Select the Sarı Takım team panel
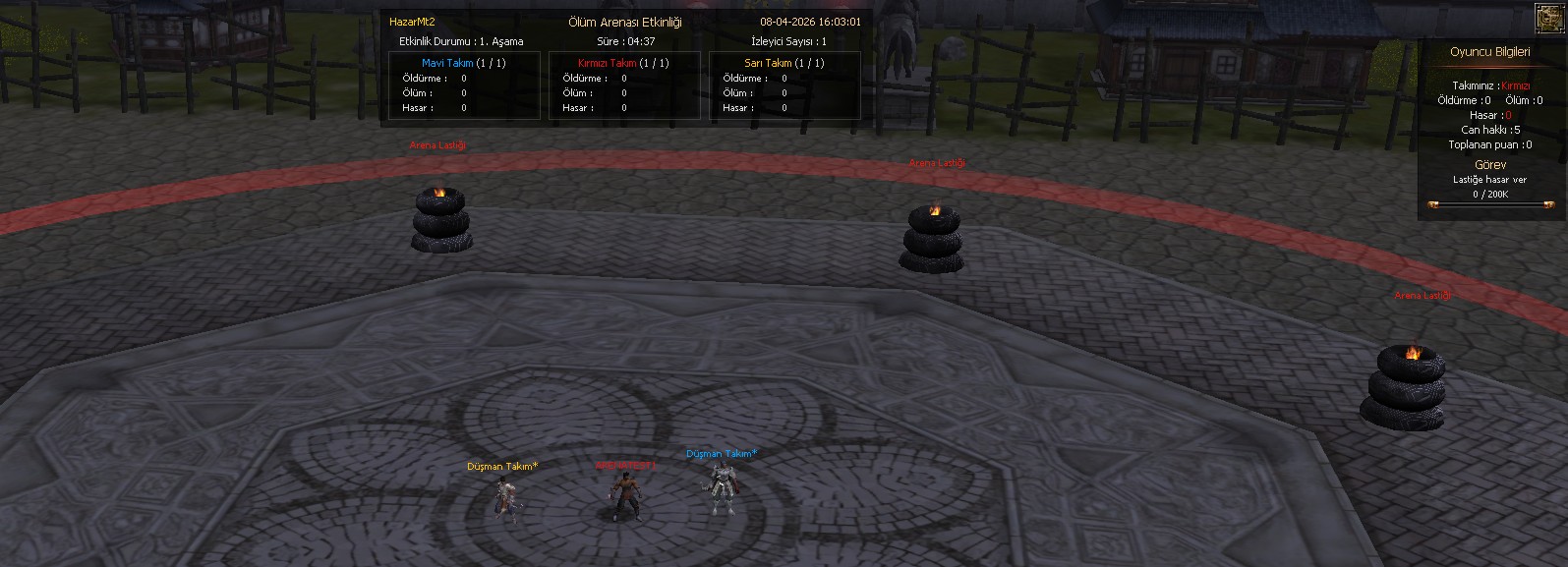 tap(784, 85)
